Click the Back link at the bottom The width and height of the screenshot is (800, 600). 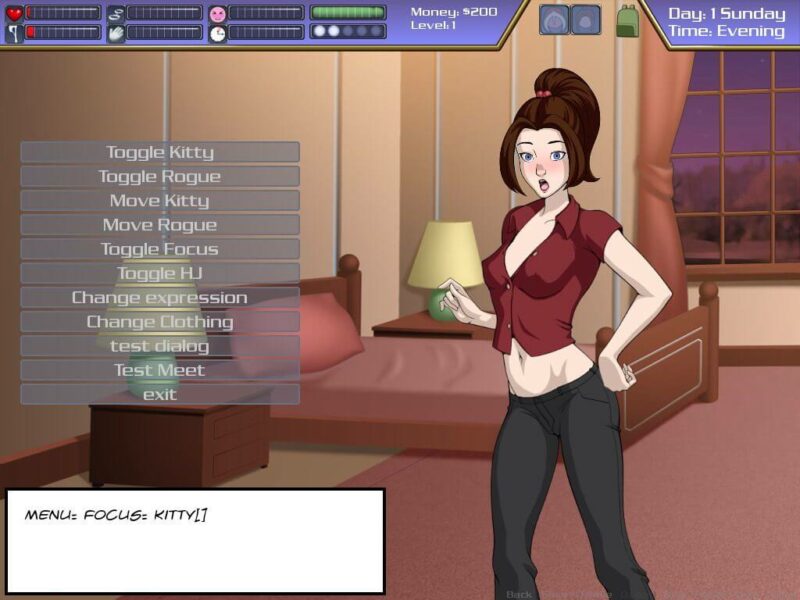[x=519, y=594]
